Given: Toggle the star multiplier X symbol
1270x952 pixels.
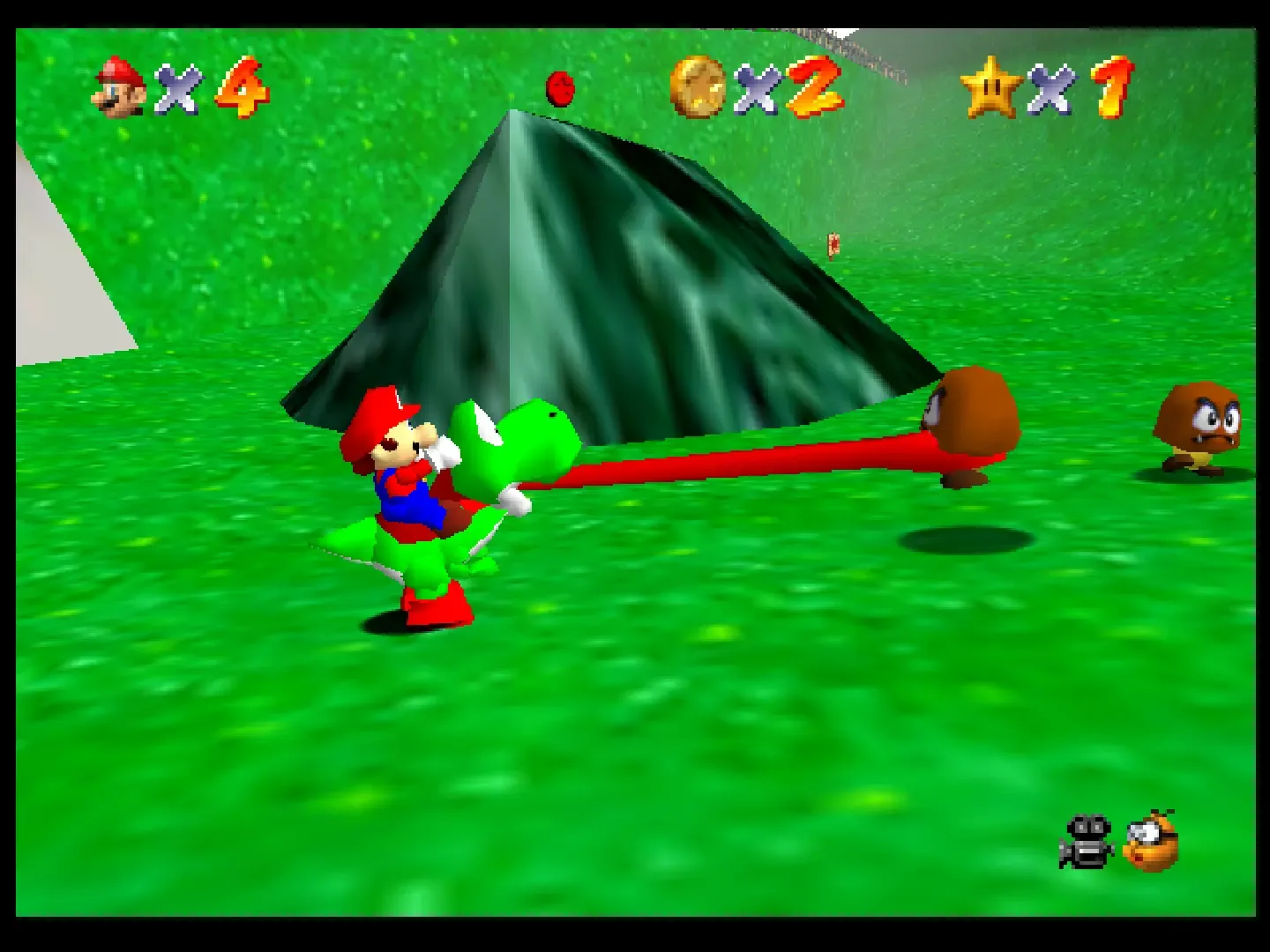Looking at the screenshot, I should (1052, 88).
